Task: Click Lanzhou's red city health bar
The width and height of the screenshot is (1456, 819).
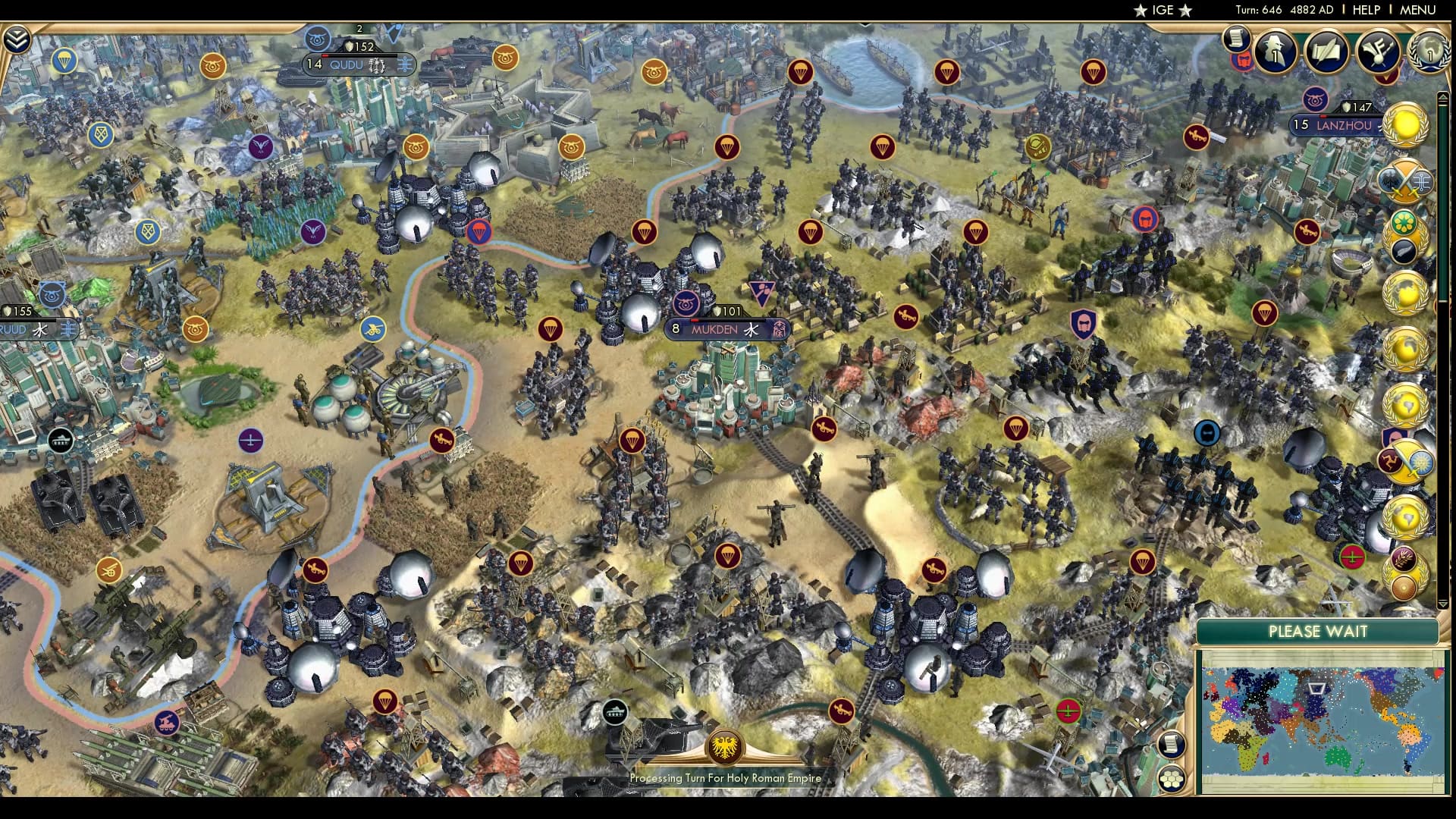Action: (x=1323, y=118)
